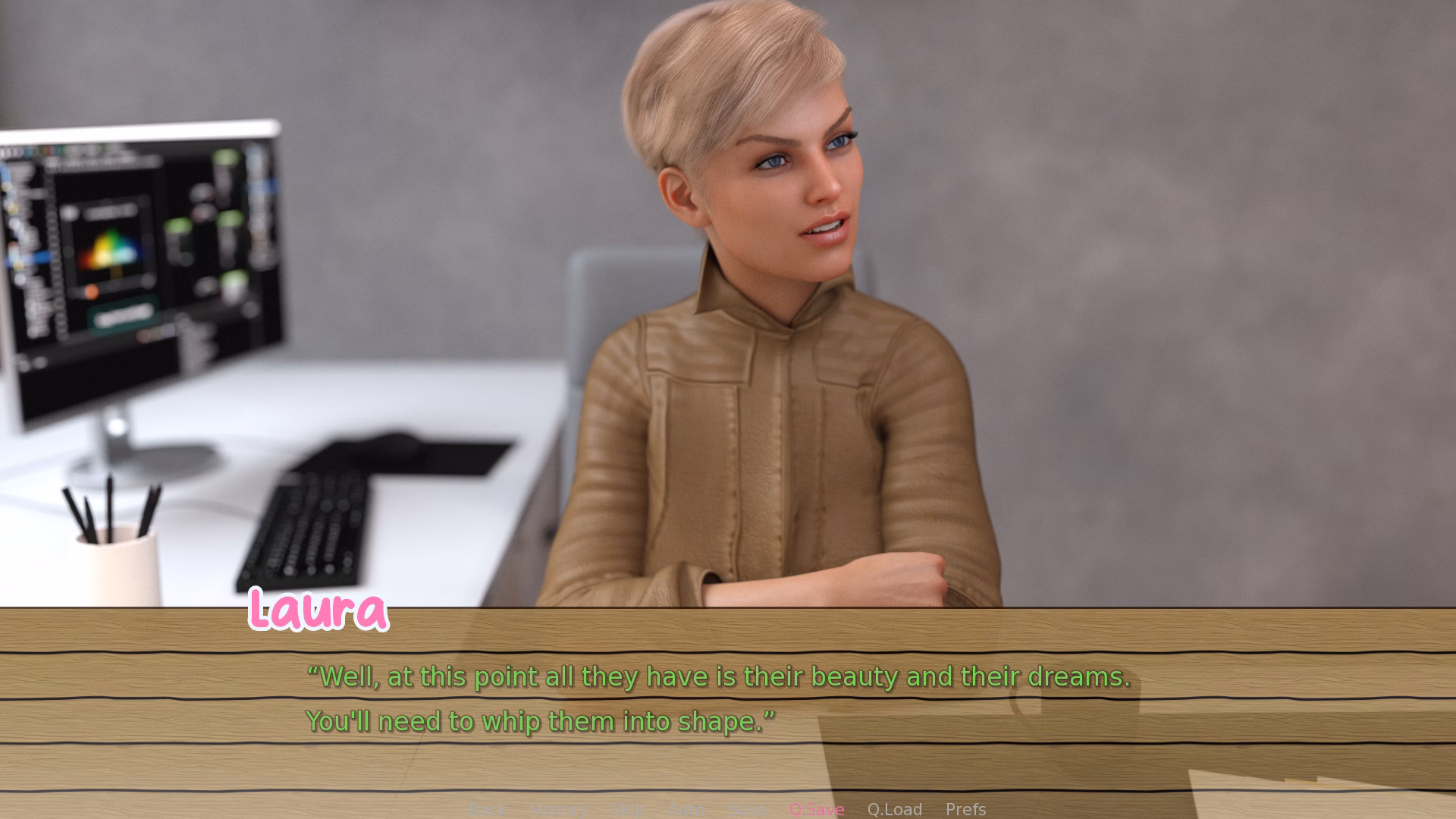Select Q.Load from the quick menu bar

[x=896, y=809]
